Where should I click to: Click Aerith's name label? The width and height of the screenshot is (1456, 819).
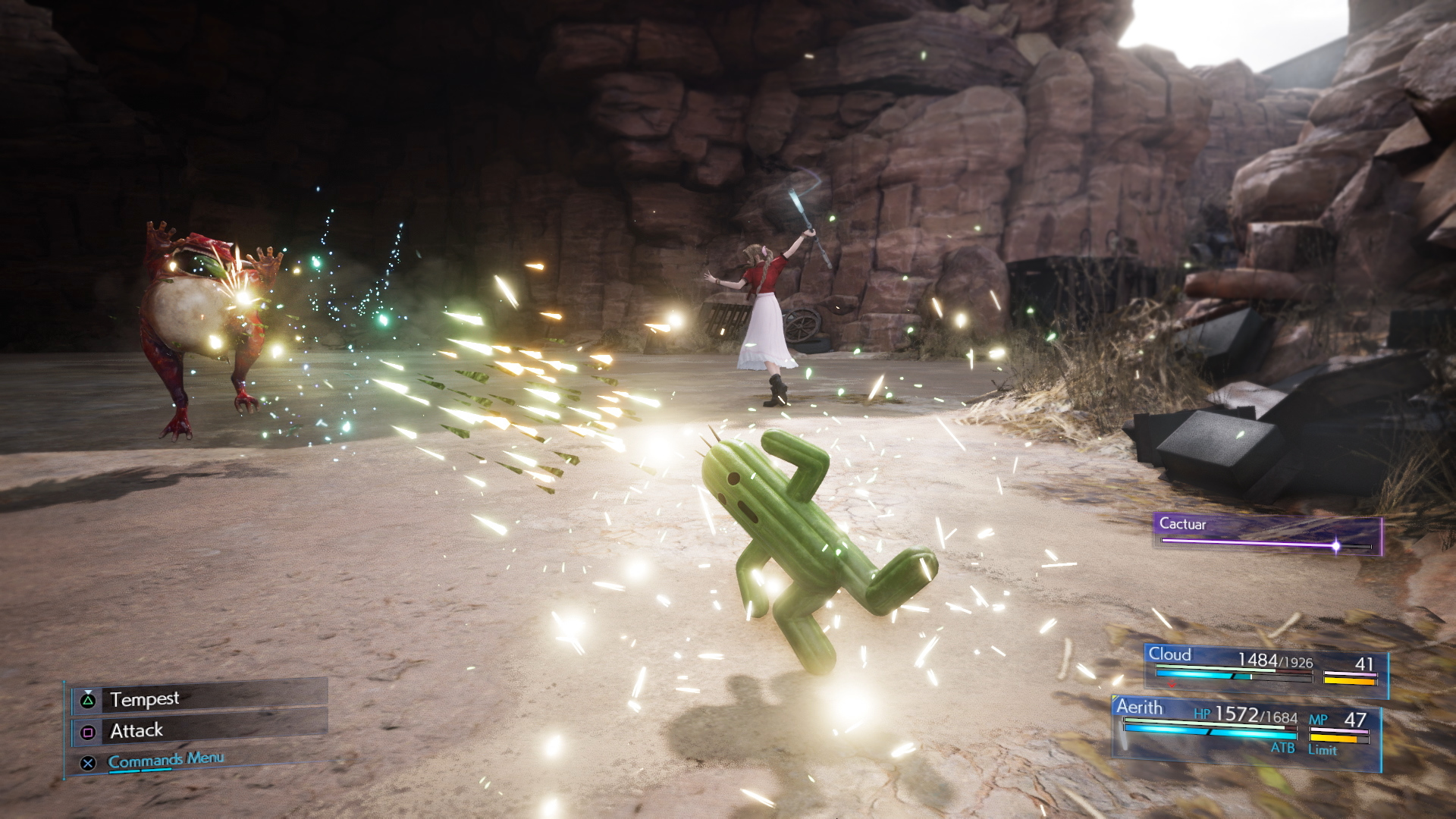(1140, 708)
